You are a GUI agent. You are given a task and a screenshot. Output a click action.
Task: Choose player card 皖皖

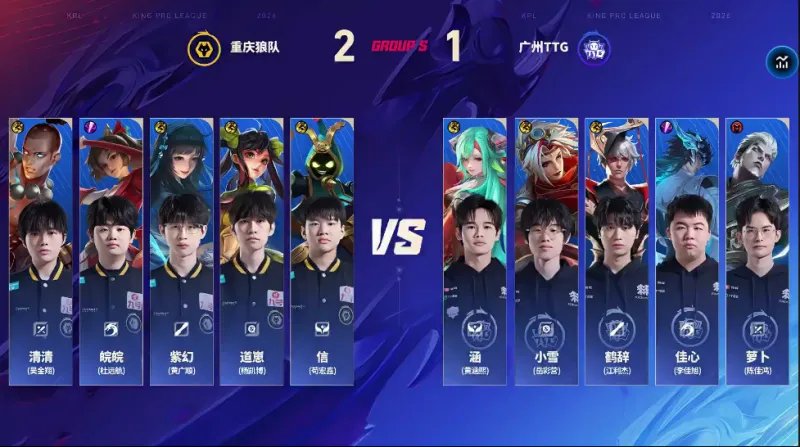[111, 250]
